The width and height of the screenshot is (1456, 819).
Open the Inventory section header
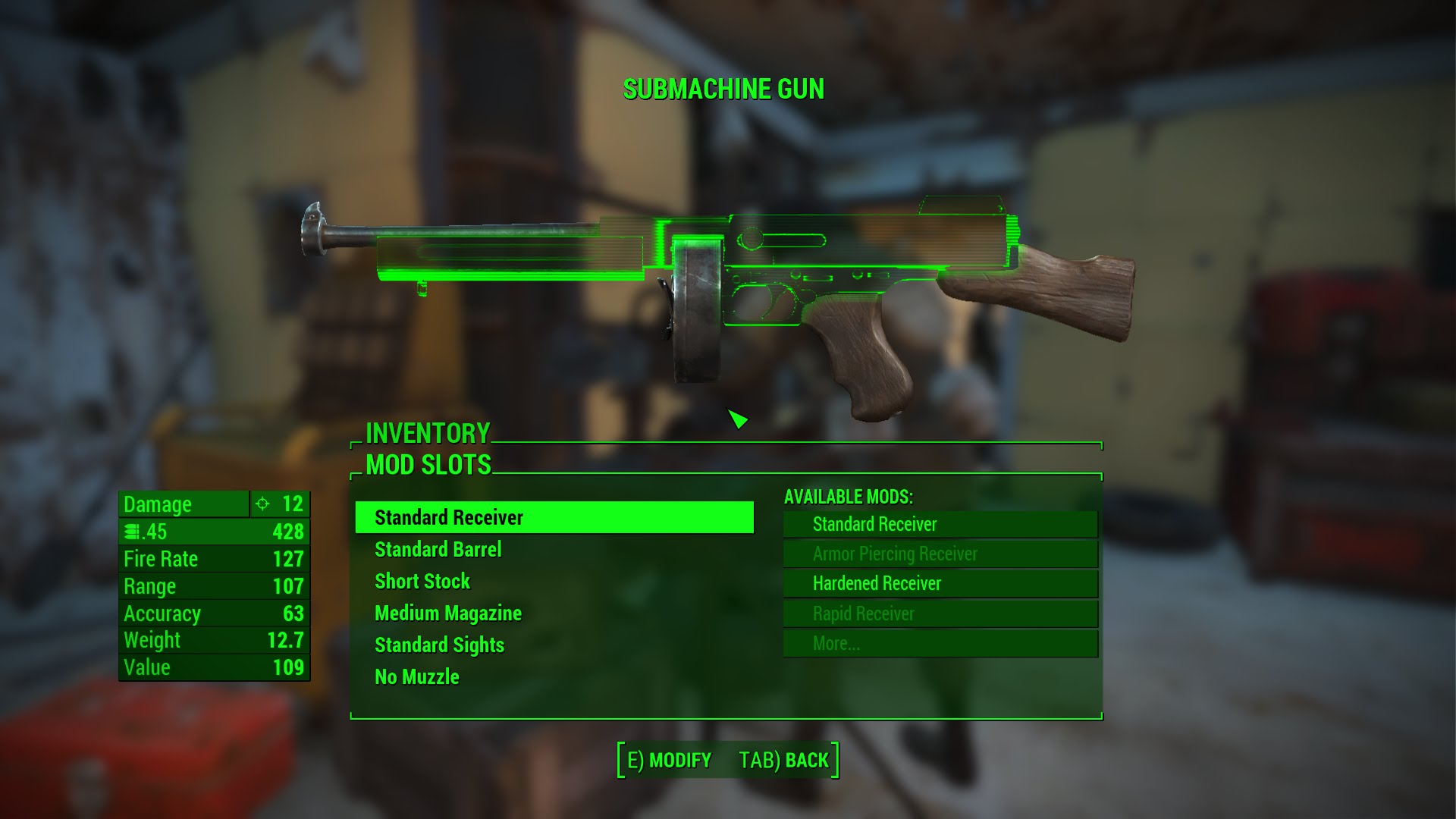pyautogui.click(x=428, y=434)
